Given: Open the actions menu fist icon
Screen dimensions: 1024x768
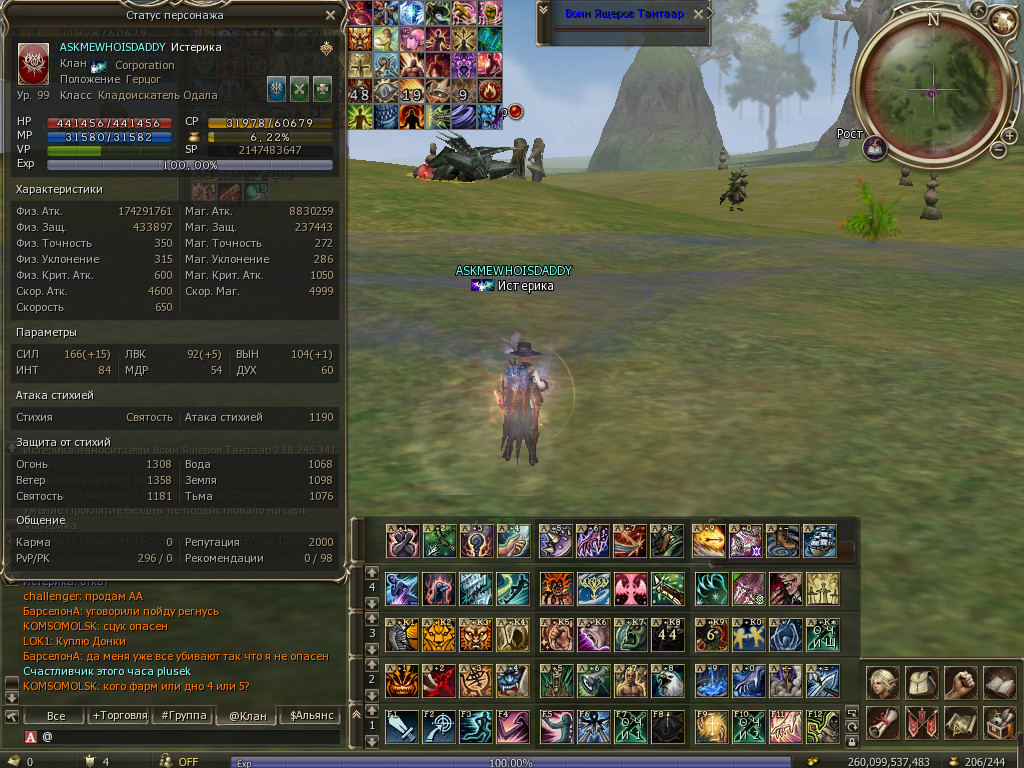Looking at the screenshot, I should (960, 682).
